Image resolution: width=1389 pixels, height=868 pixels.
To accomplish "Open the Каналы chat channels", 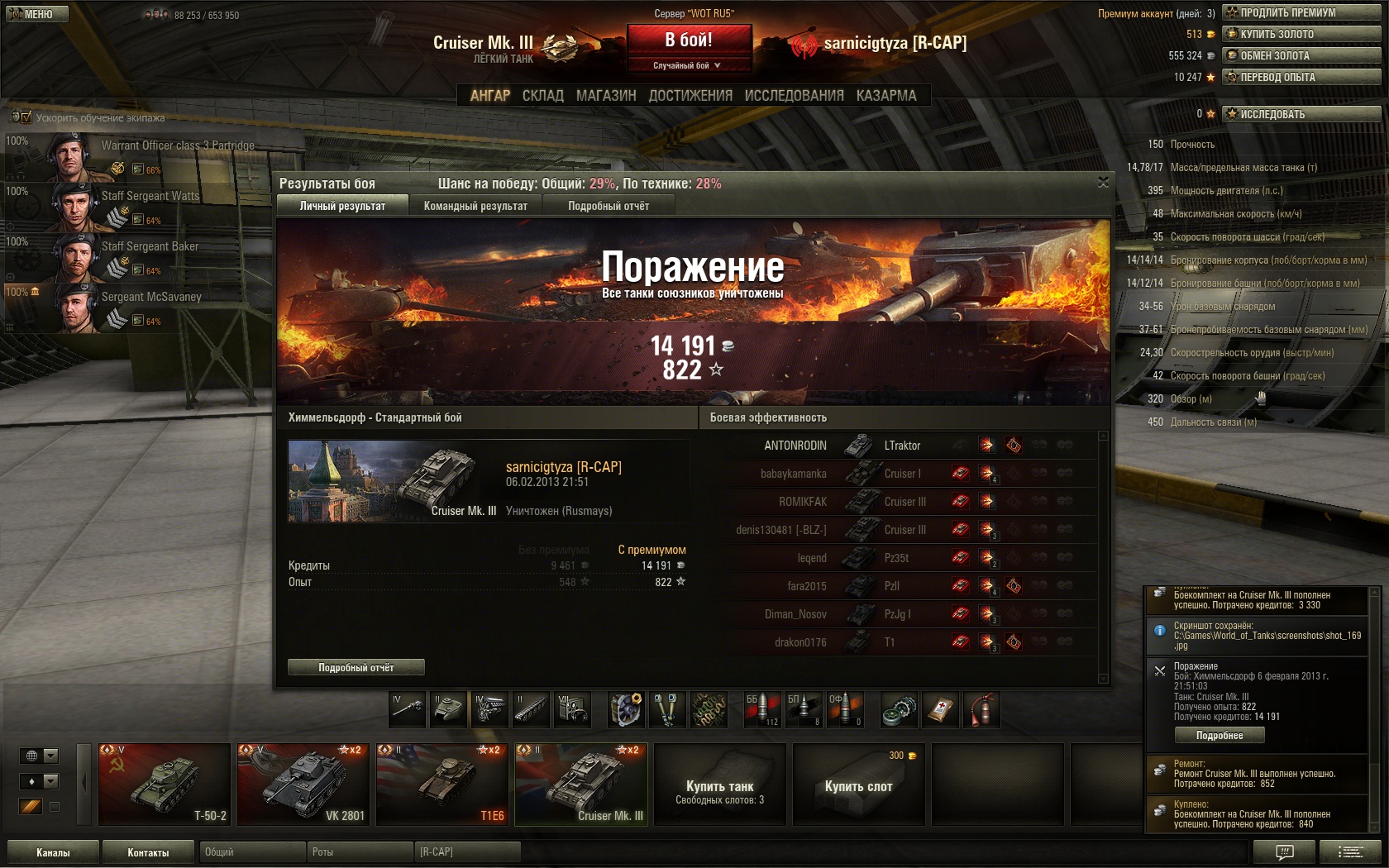I will point(53,852).
